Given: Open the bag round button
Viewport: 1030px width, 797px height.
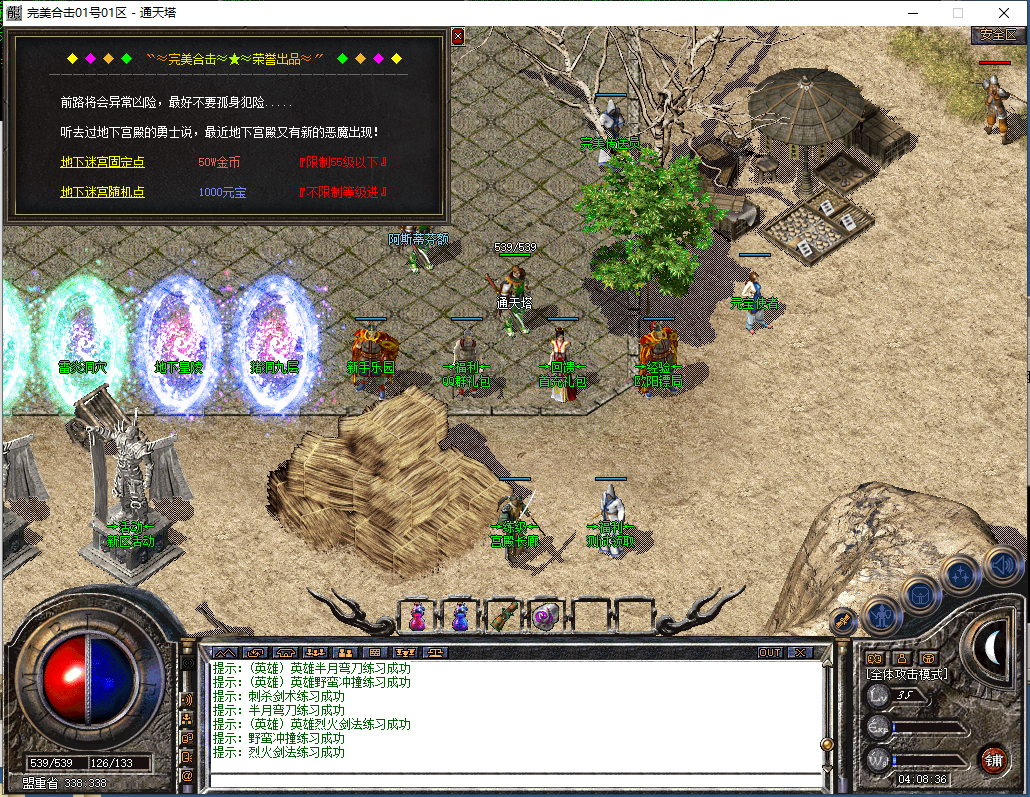Looking at the screenshot, I should click(x=920, y=594).
